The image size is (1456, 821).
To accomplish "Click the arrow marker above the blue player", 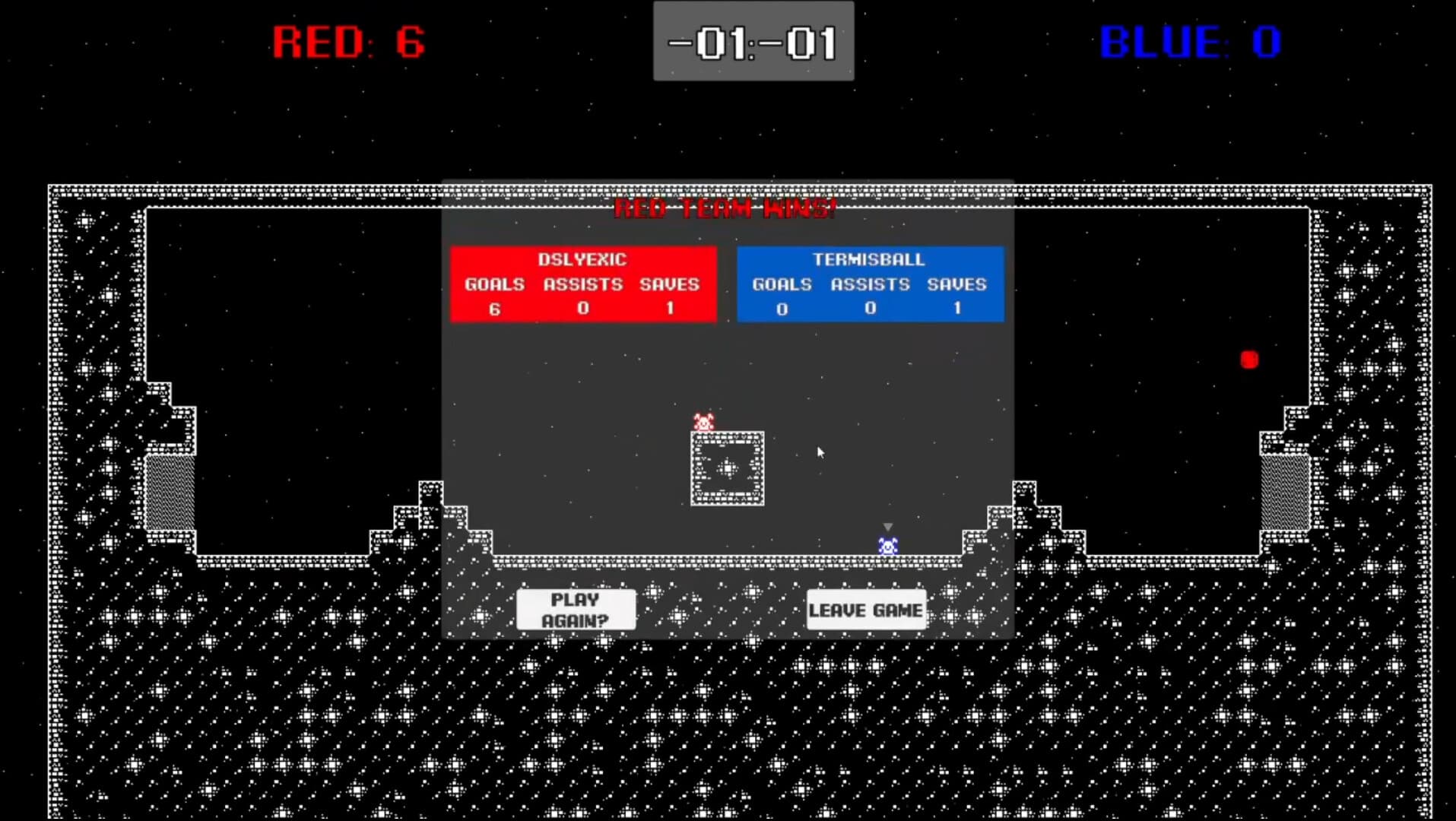I will click(887, 525).
